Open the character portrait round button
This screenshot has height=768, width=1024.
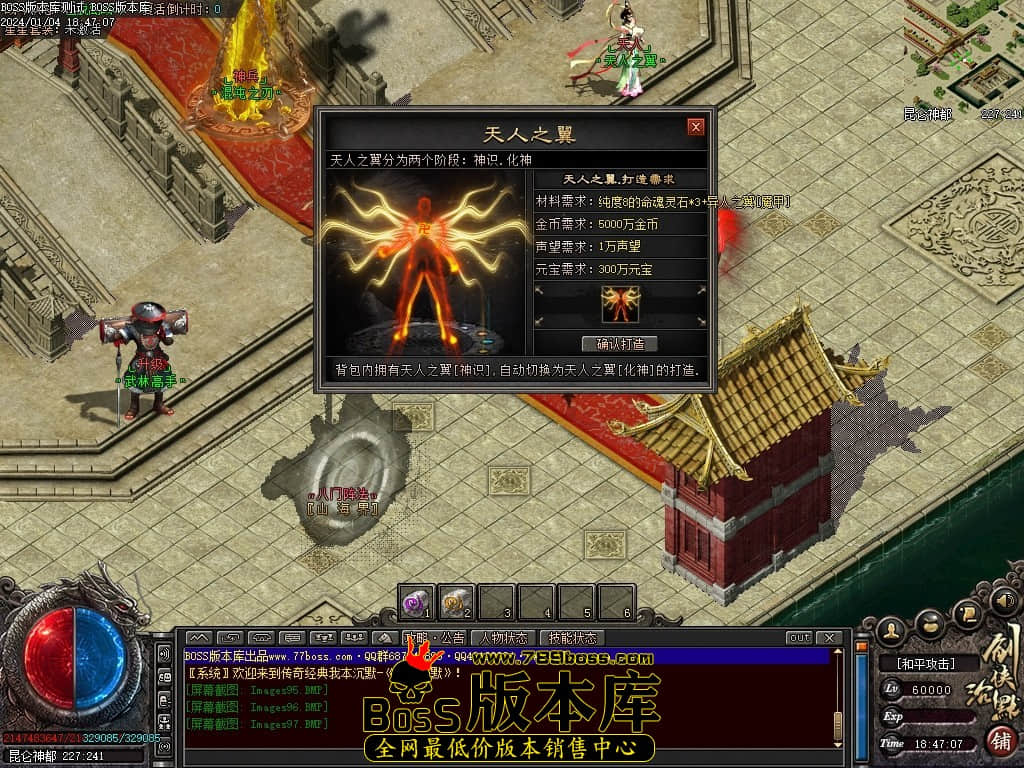click(x=893, y=629)
